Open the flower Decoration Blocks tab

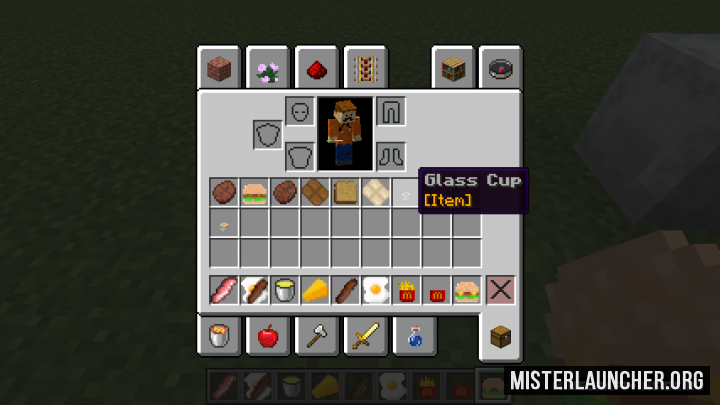(x=267, y=69)
